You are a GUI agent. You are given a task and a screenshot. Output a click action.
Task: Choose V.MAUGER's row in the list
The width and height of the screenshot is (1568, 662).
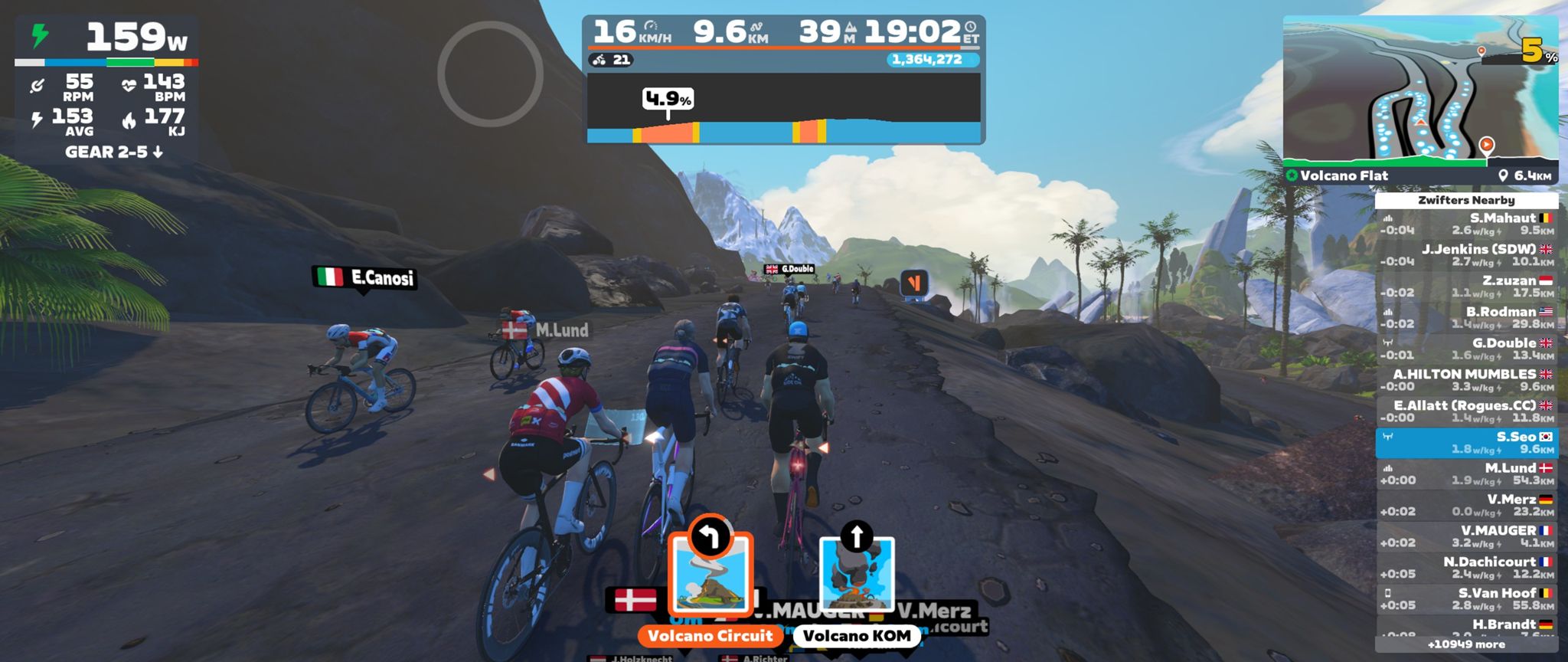point(1466,536)
